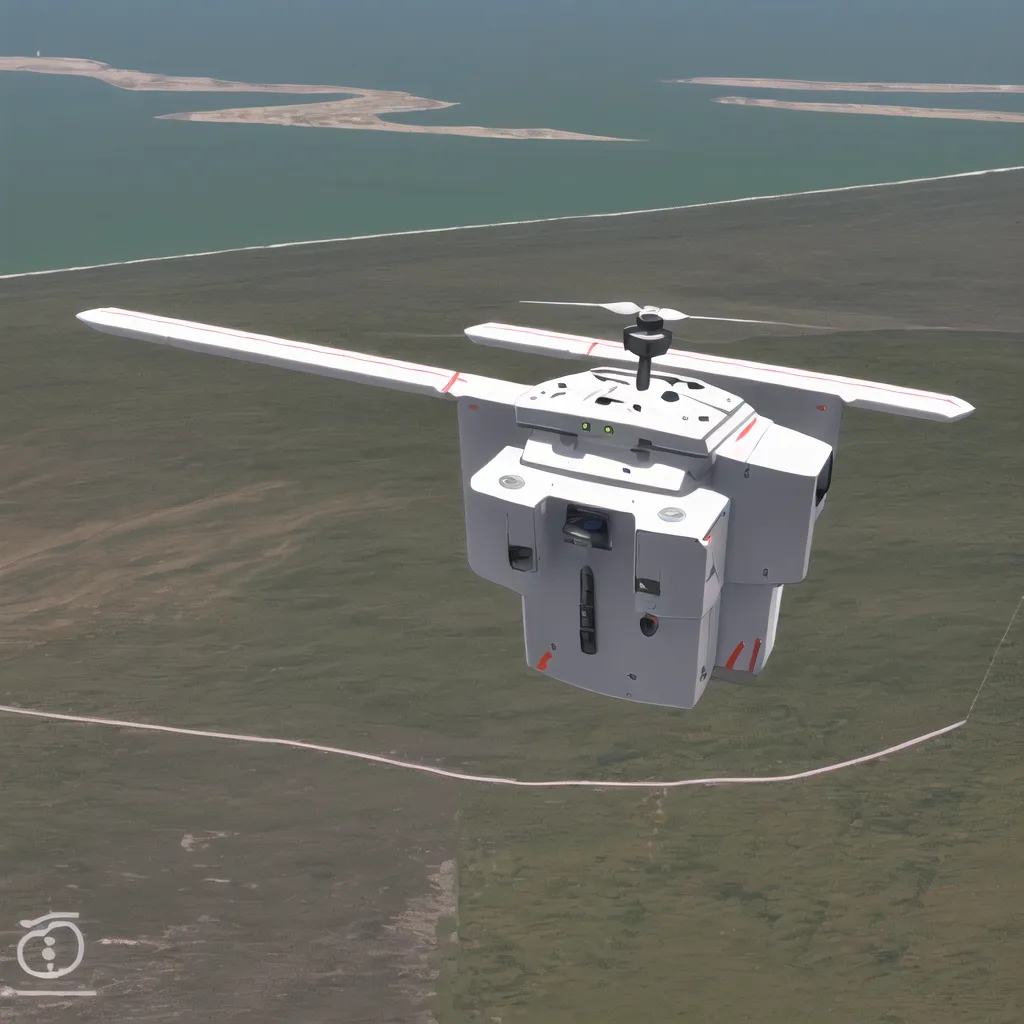Click the white circular icon with three dots
1024x1024 pixels.
click(49, 951)
